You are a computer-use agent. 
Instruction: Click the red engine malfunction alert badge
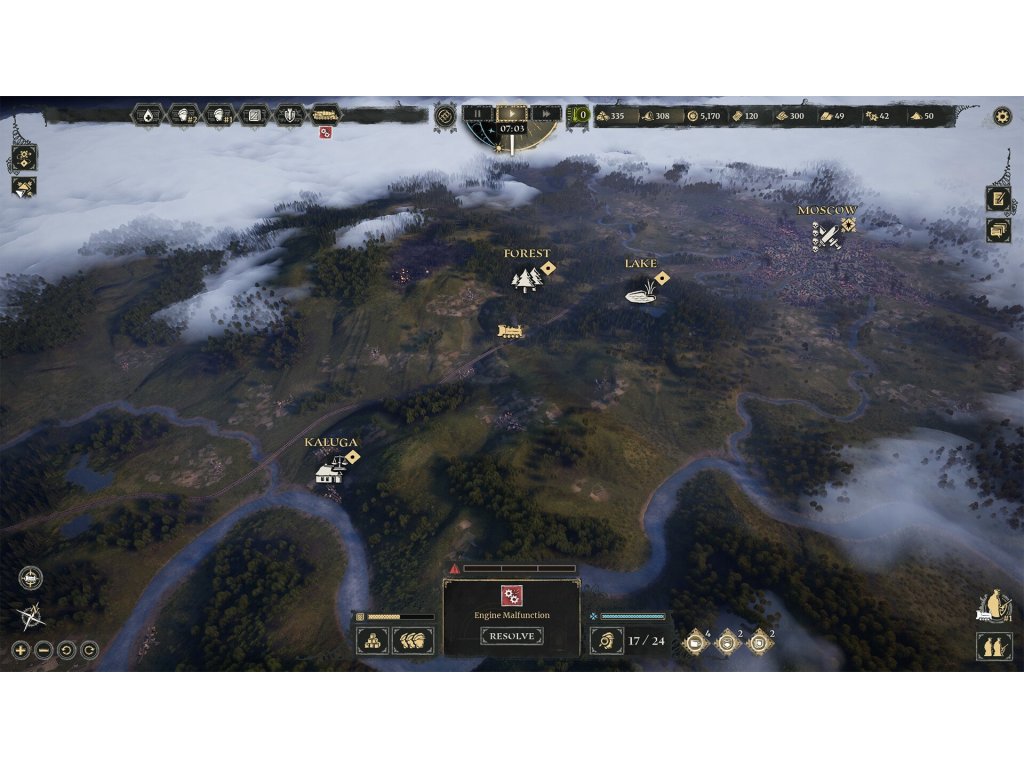(325, 133)
